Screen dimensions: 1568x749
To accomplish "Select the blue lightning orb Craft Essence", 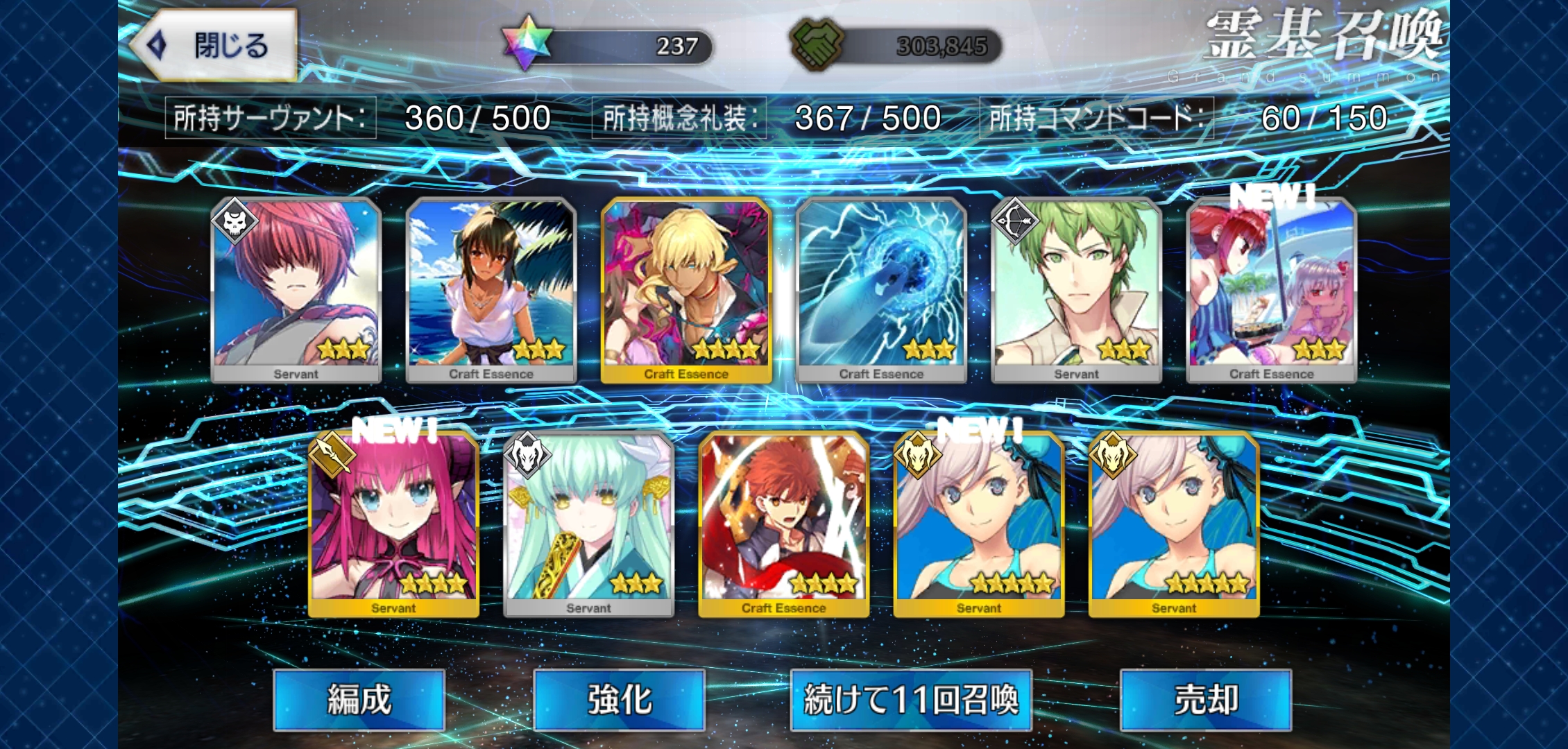I will tap(881, 290).
